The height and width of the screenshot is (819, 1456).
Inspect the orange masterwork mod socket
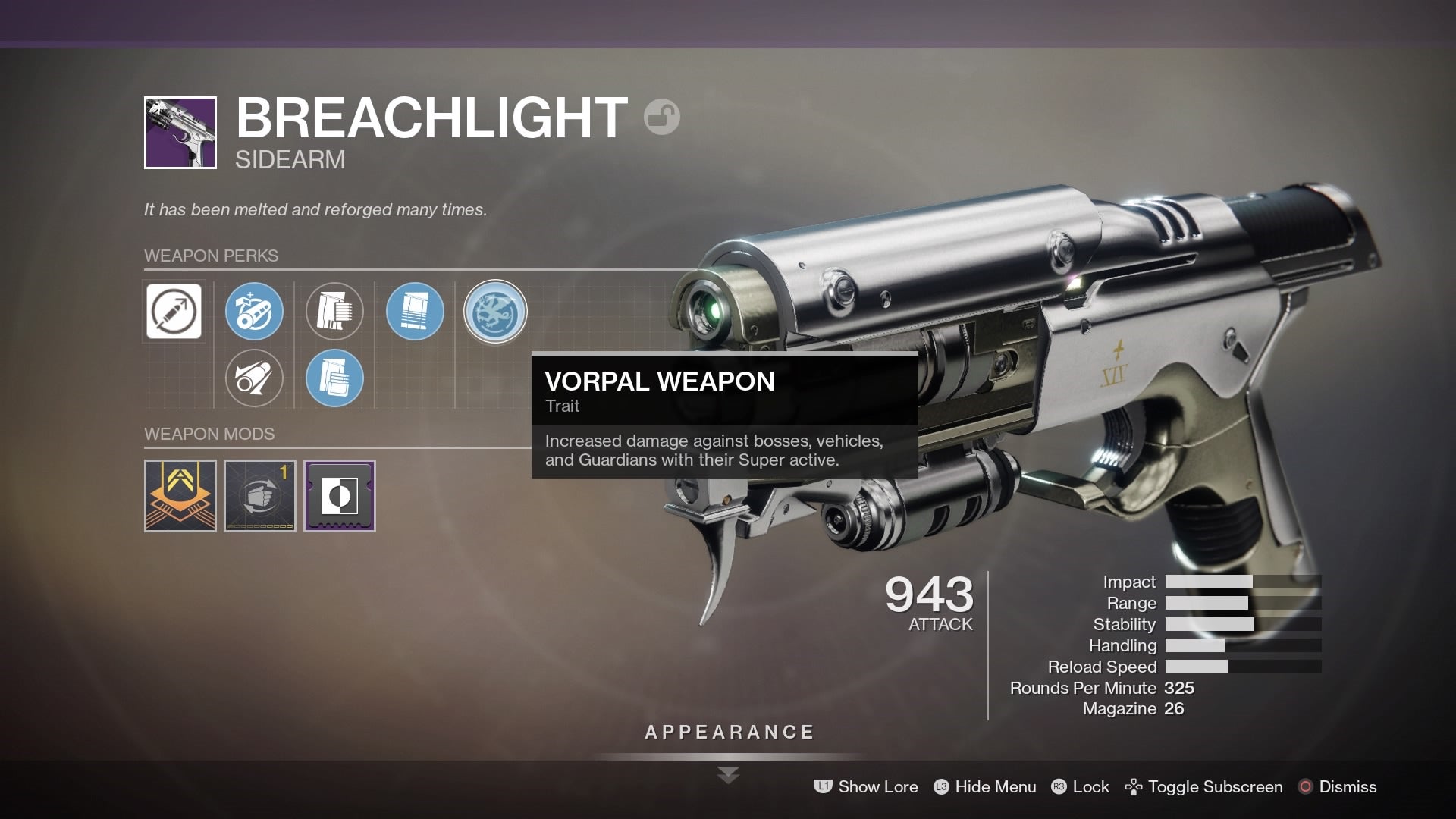pos(180,497)
